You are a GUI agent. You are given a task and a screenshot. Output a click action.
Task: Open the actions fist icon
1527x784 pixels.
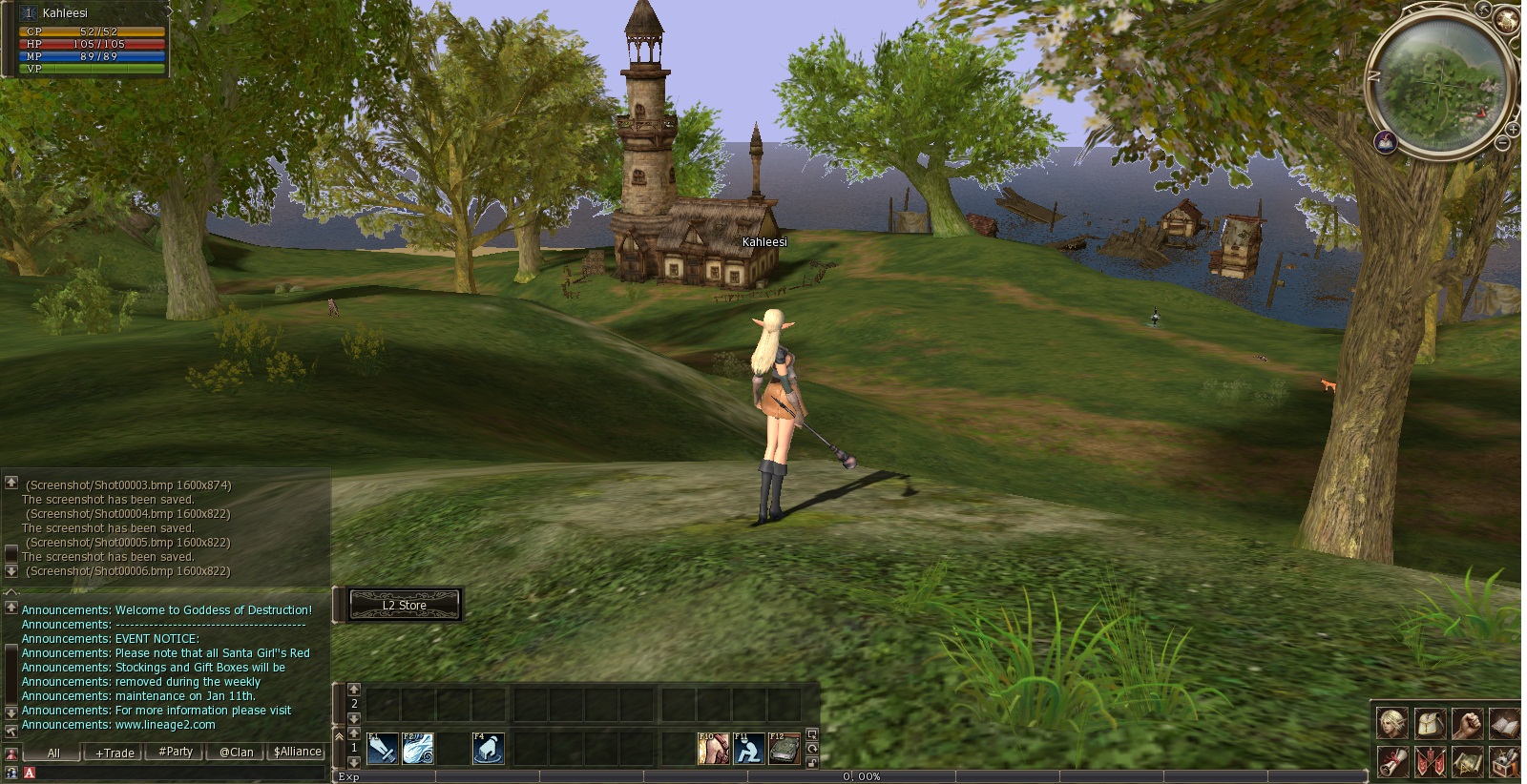pyautogui.click(x=1467, y=724)
